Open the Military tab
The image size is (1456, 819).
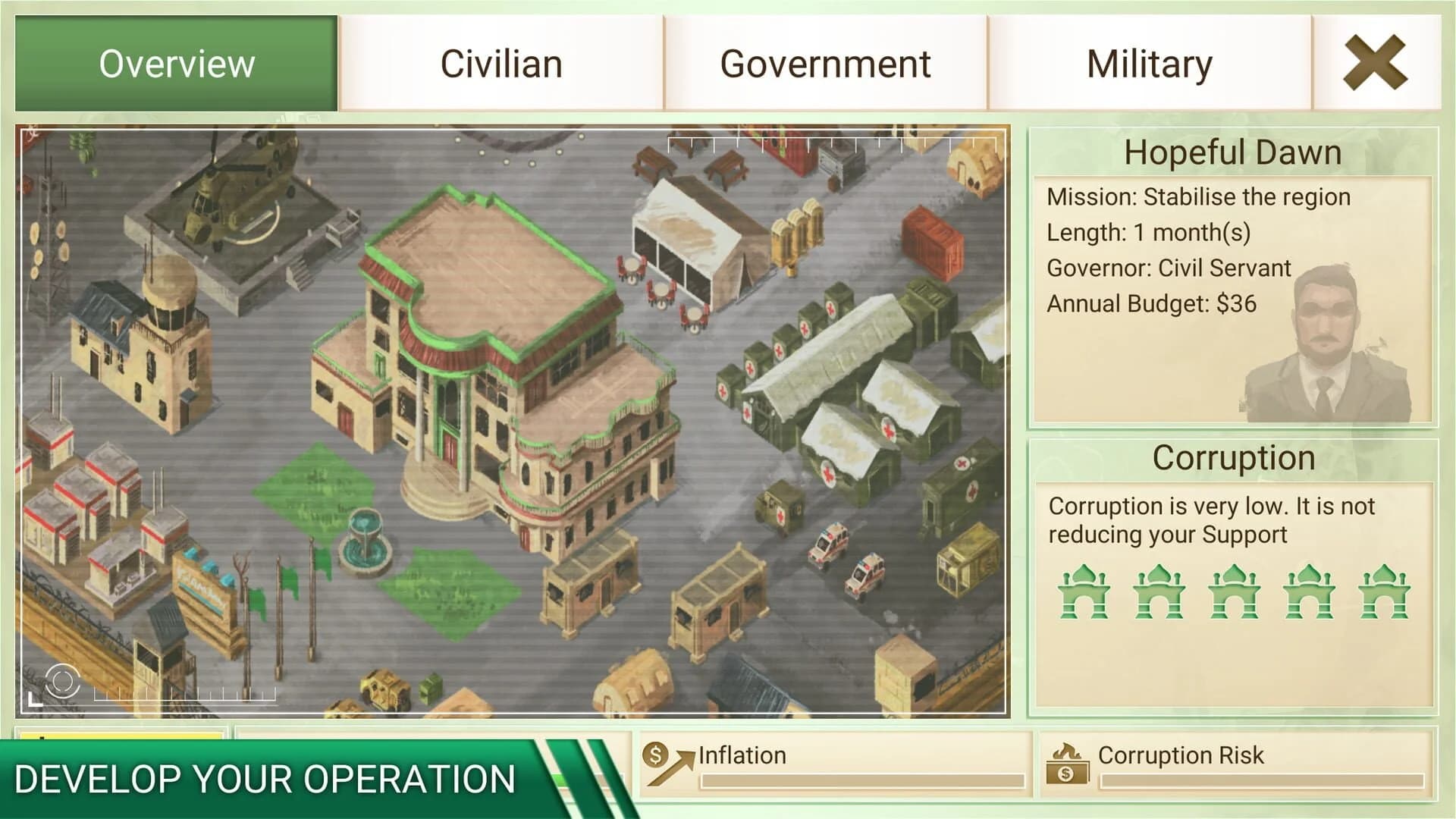(x=1149, y=63)
